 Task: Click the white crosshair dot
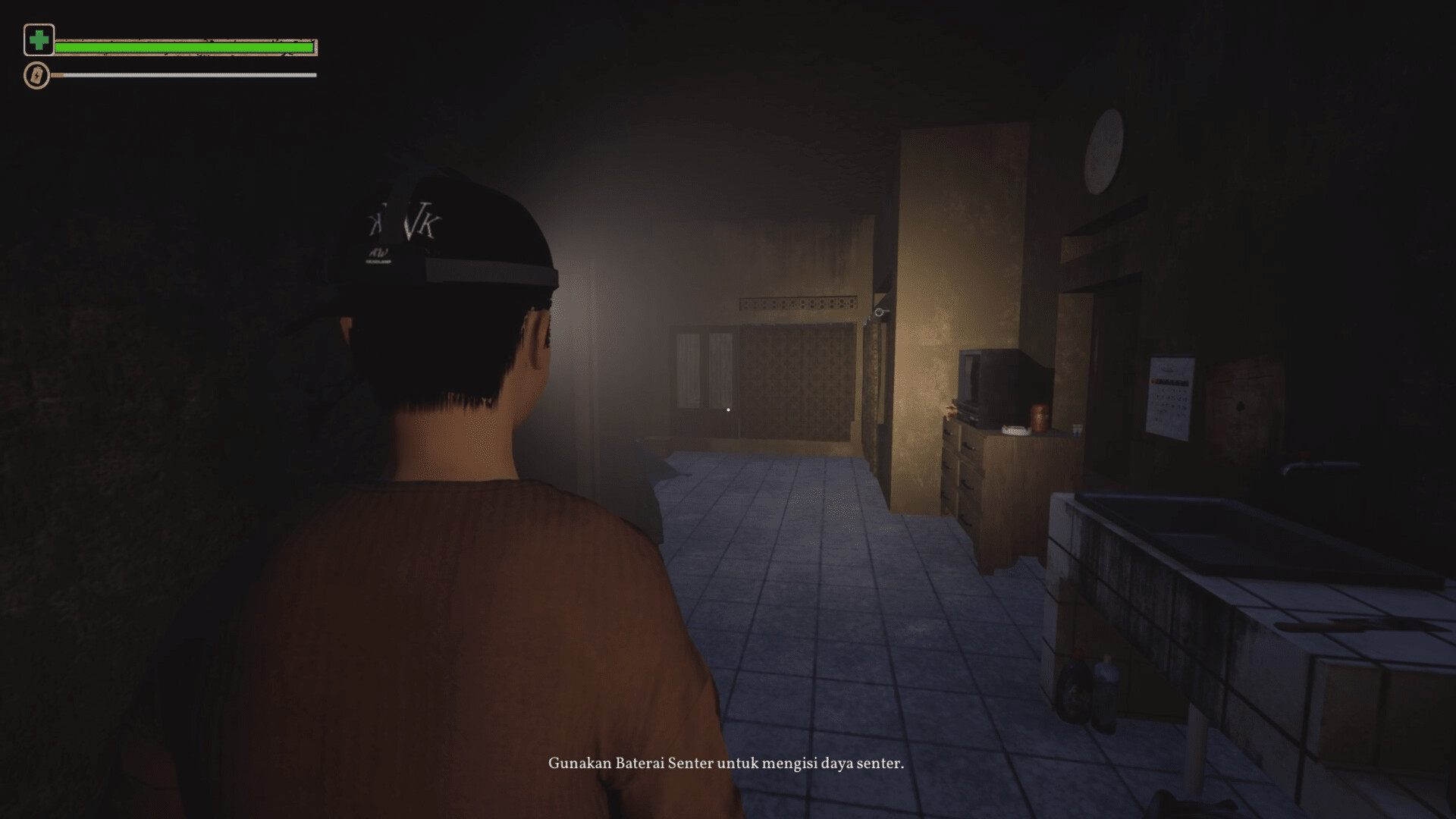[x=729, y=409]
